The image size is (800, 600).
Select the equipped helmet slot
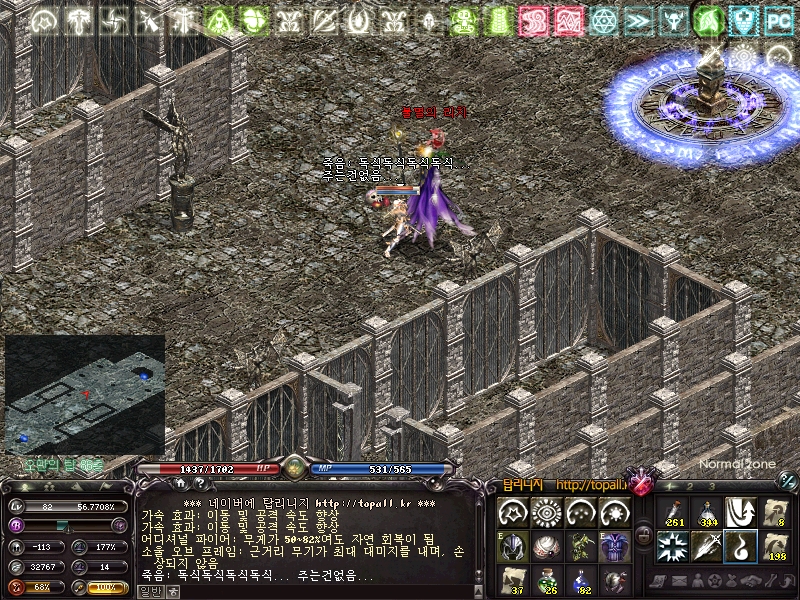[513, 546]
